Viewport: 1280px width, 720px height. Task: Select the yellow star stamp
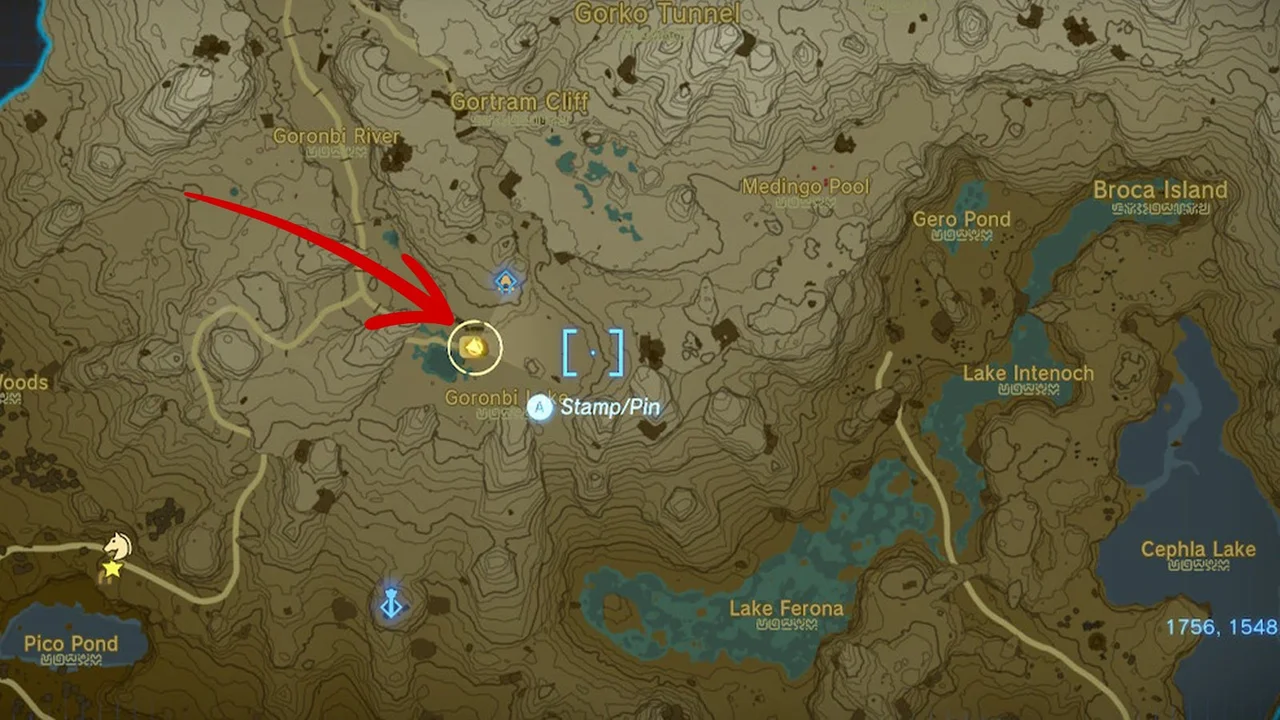coord(113,569)
